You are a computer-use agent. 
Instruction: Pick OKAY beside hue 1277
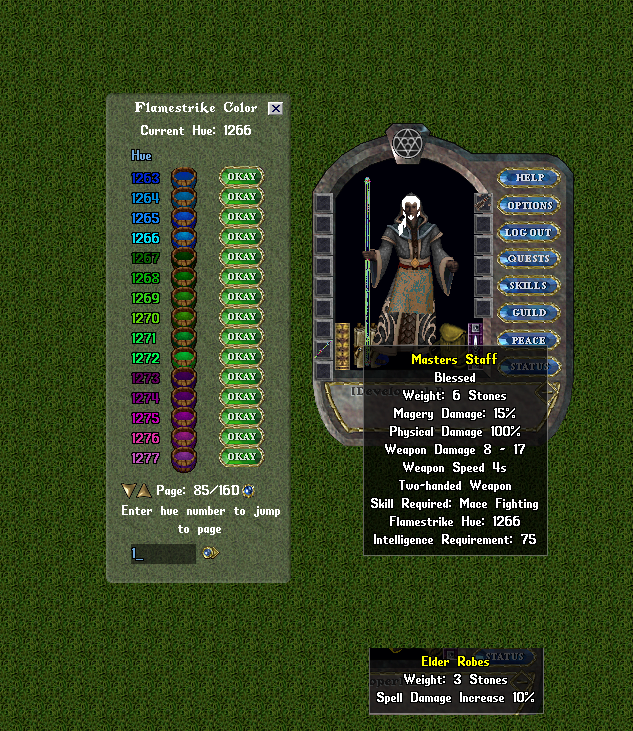pyautogui.click(x=241, y=457)
